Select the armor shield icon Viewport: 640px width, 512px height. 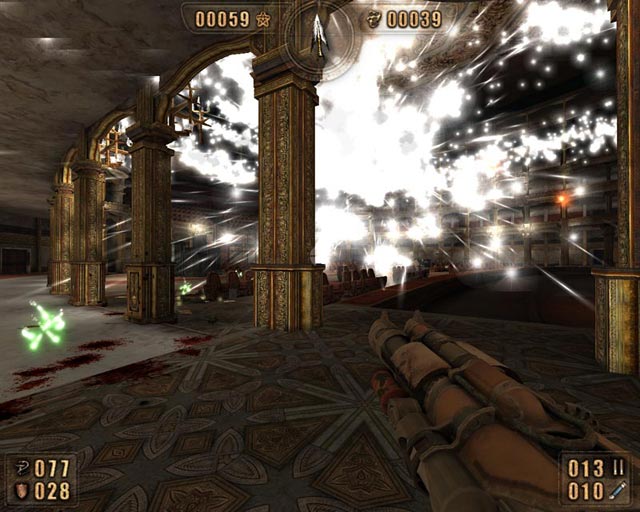tap(21, 490)
